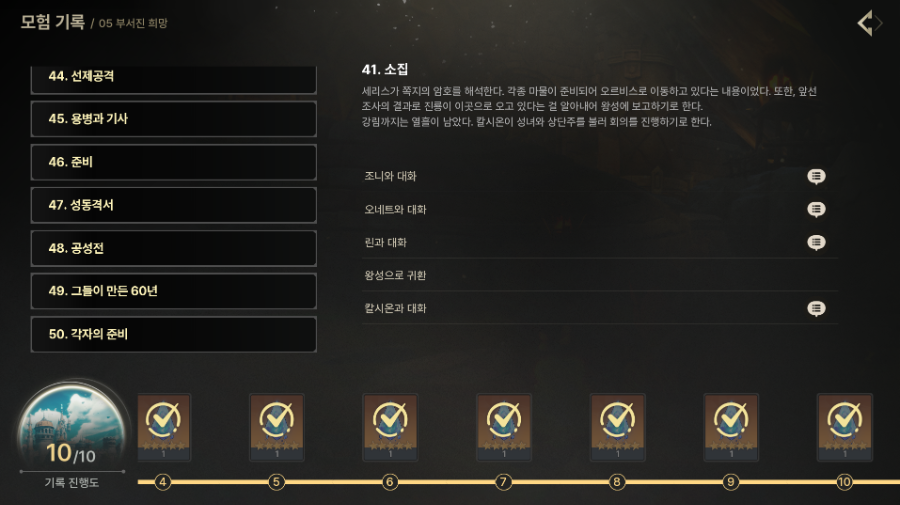
Task: Click the milestone 6 marker on progress bar
Action: pyautogui.click(x=390, y=482)
